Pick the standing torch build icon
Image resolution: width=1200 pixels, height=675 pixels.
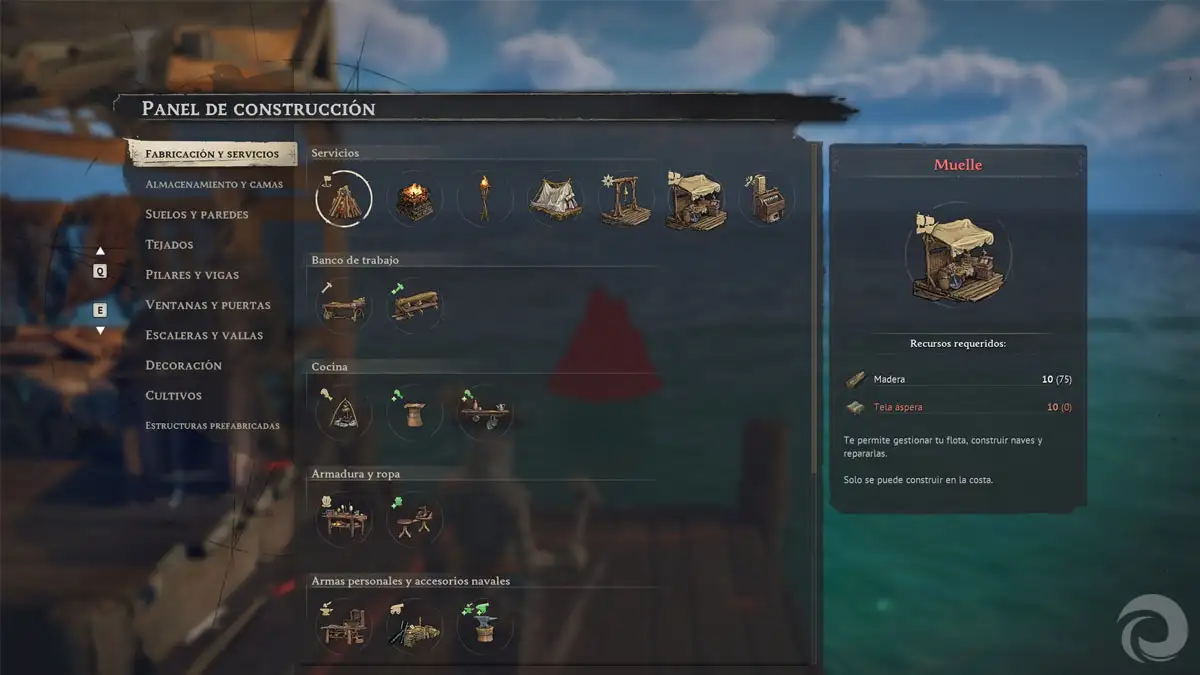[485, 199]
